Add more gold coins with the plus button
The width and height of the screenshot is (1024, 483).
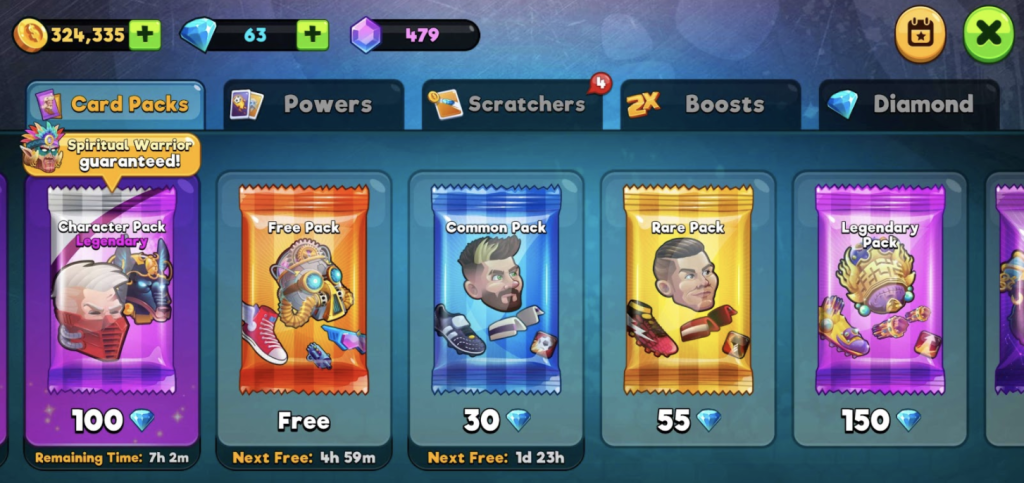point(145,35)
